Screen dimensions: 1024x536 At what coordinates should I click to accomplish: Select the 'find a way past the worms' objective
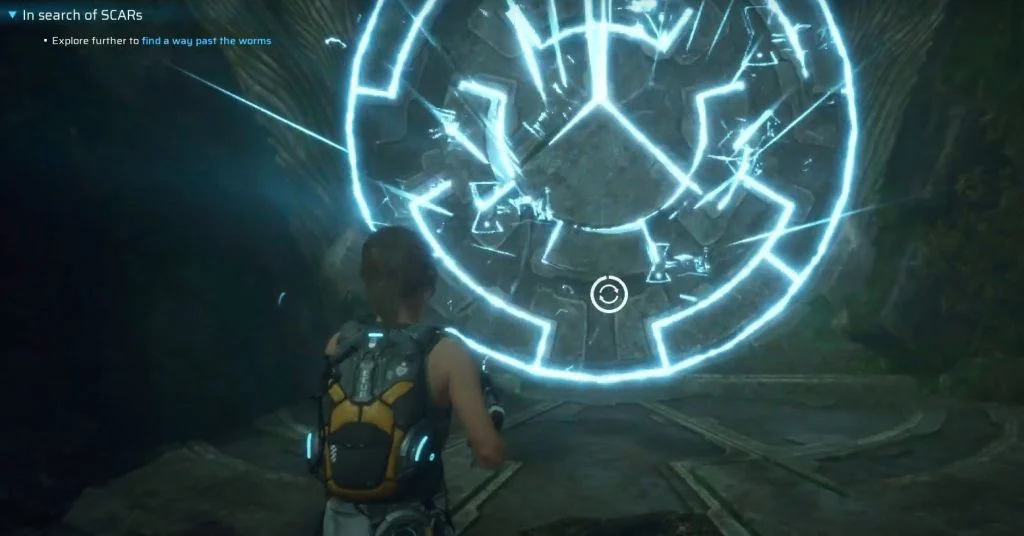tap(206, 41)
